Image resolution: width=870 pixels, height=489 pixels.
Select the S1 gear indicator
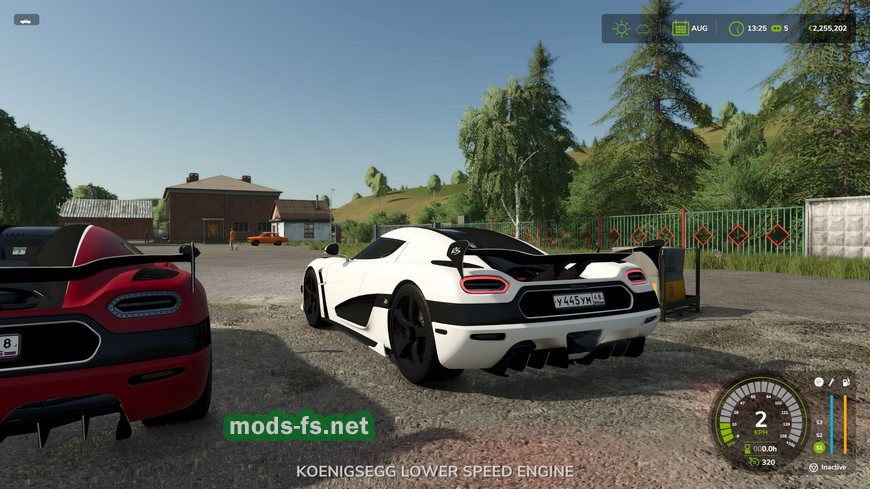point(819,447)
